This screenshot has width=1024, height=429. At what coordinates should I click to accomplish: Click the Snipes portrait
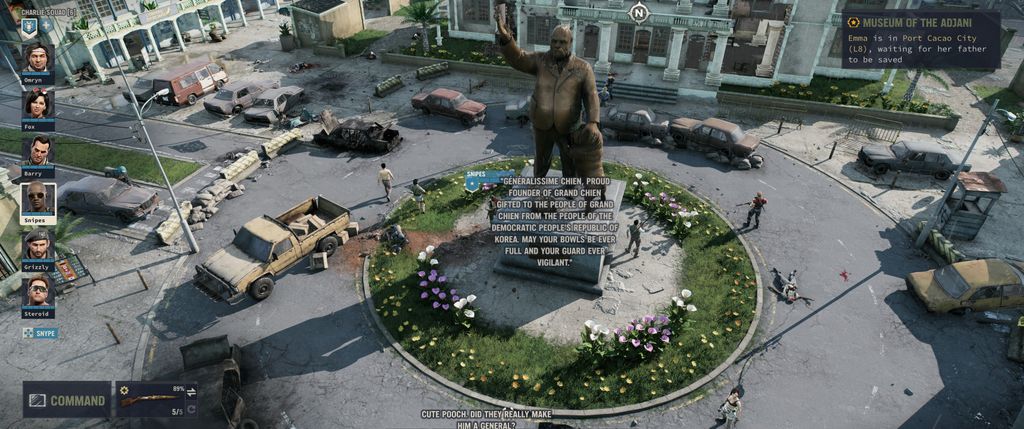point(38,198)
